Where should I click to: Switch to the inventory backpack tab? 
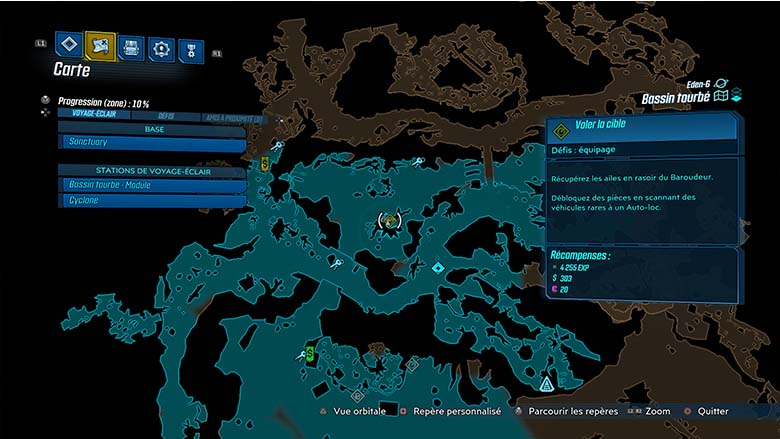point(131,46)
